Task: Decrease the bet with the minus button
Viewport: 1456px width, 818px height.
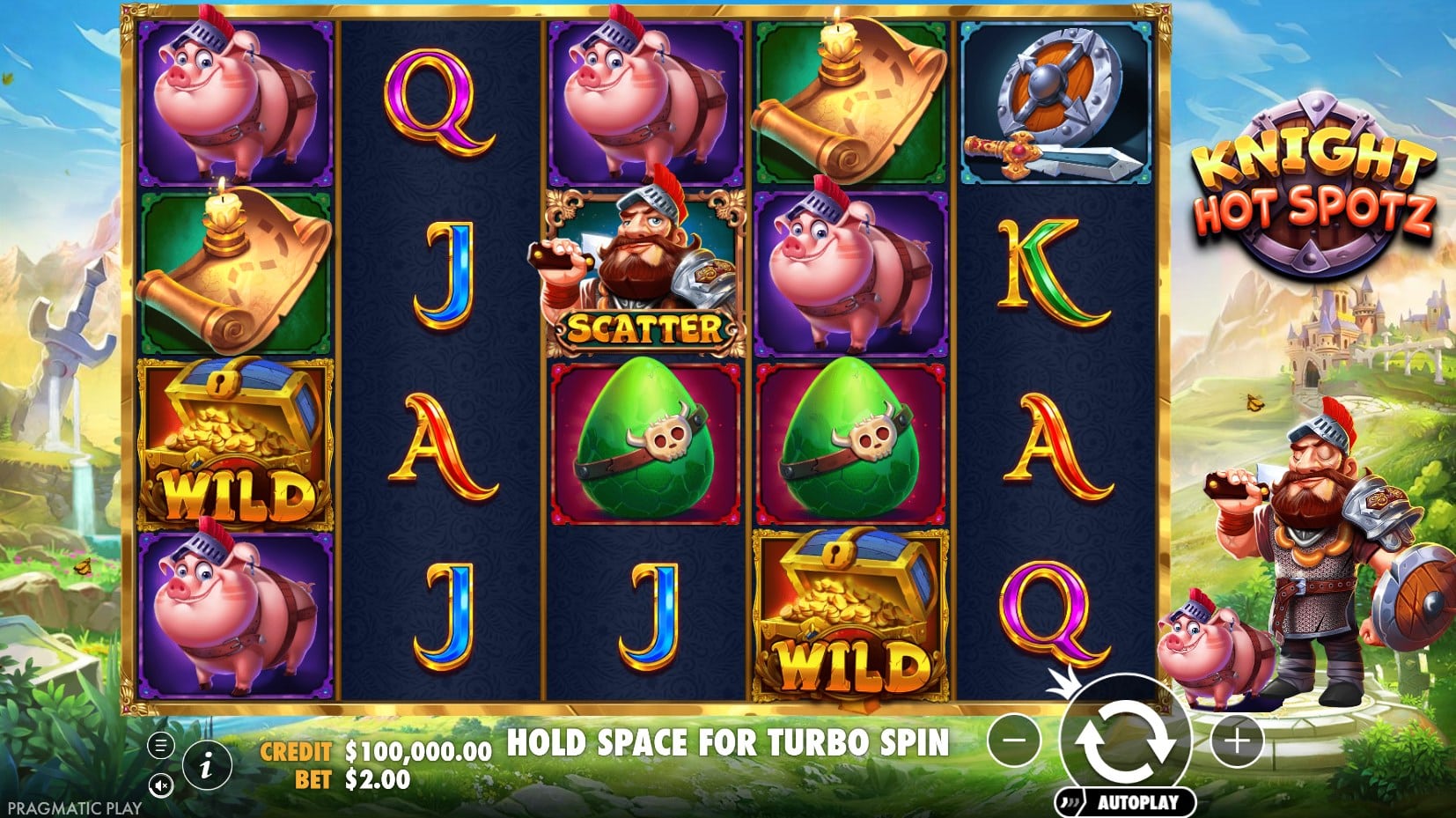Action: point(1014,740)
